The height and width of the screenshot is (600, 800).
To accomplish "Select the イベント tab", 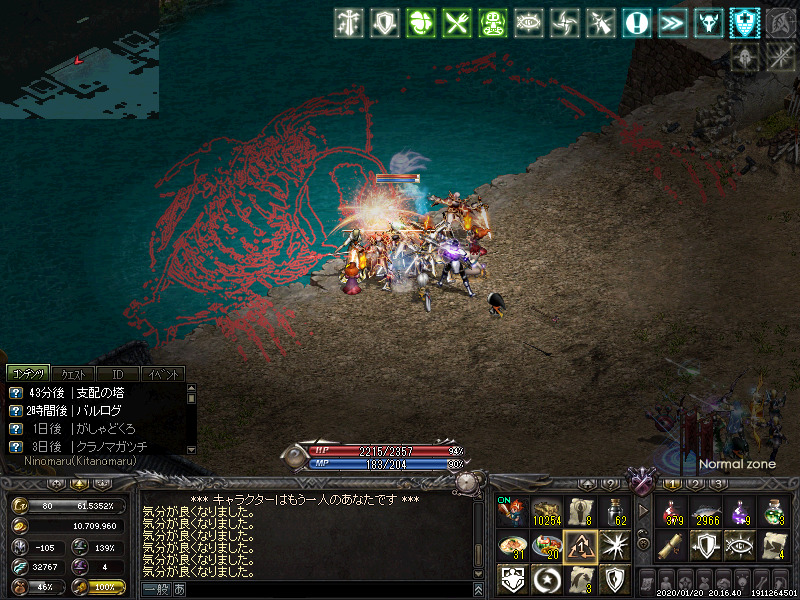I will (162, 373).
